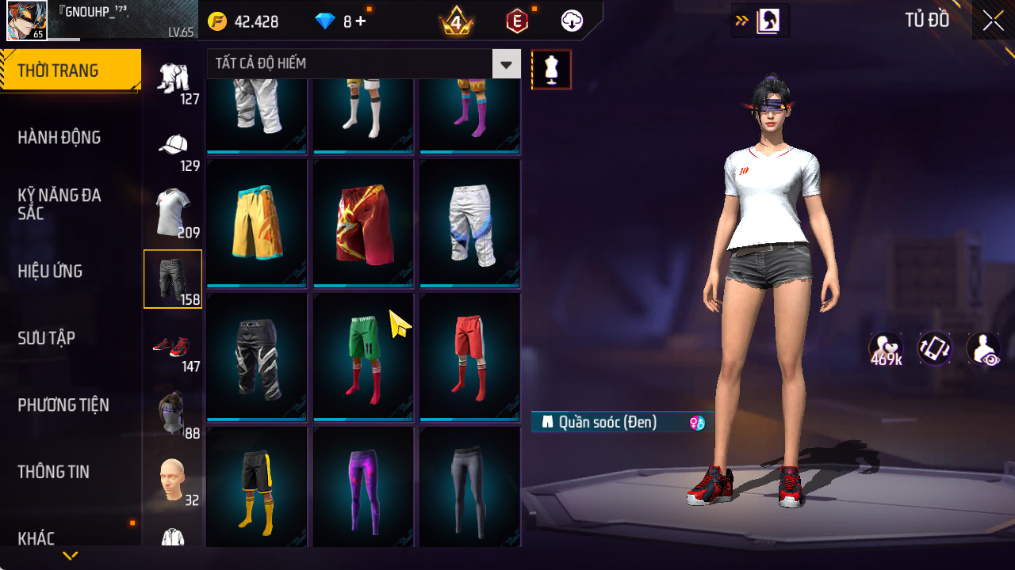
Task: Open the Kỹ Năng Đa Sắc tab
Action: coord(60,204)
